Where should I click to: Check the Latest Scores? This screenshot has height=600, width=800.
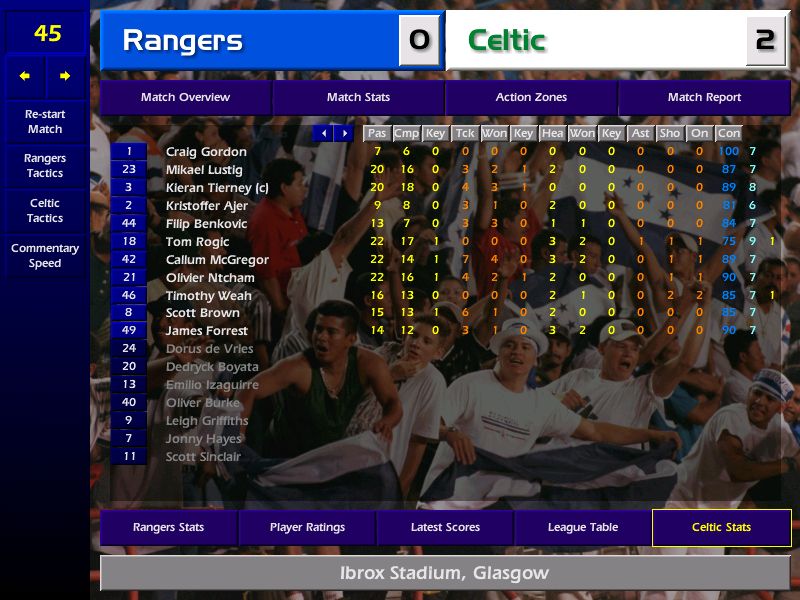coord(445,527)
